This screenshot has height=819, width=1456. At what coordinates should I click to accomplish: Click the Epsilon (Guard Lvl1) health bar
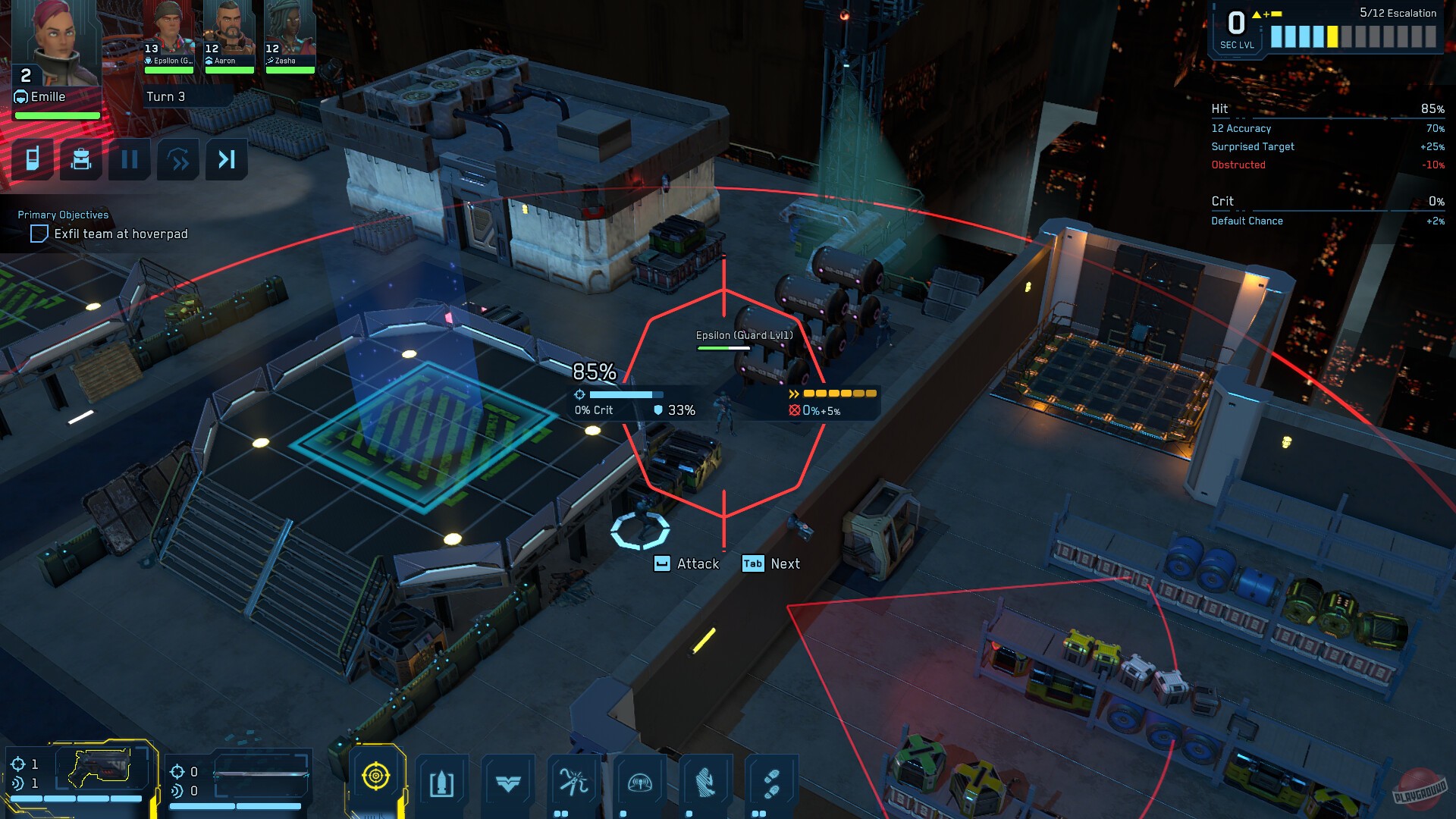tap(722, 347)
